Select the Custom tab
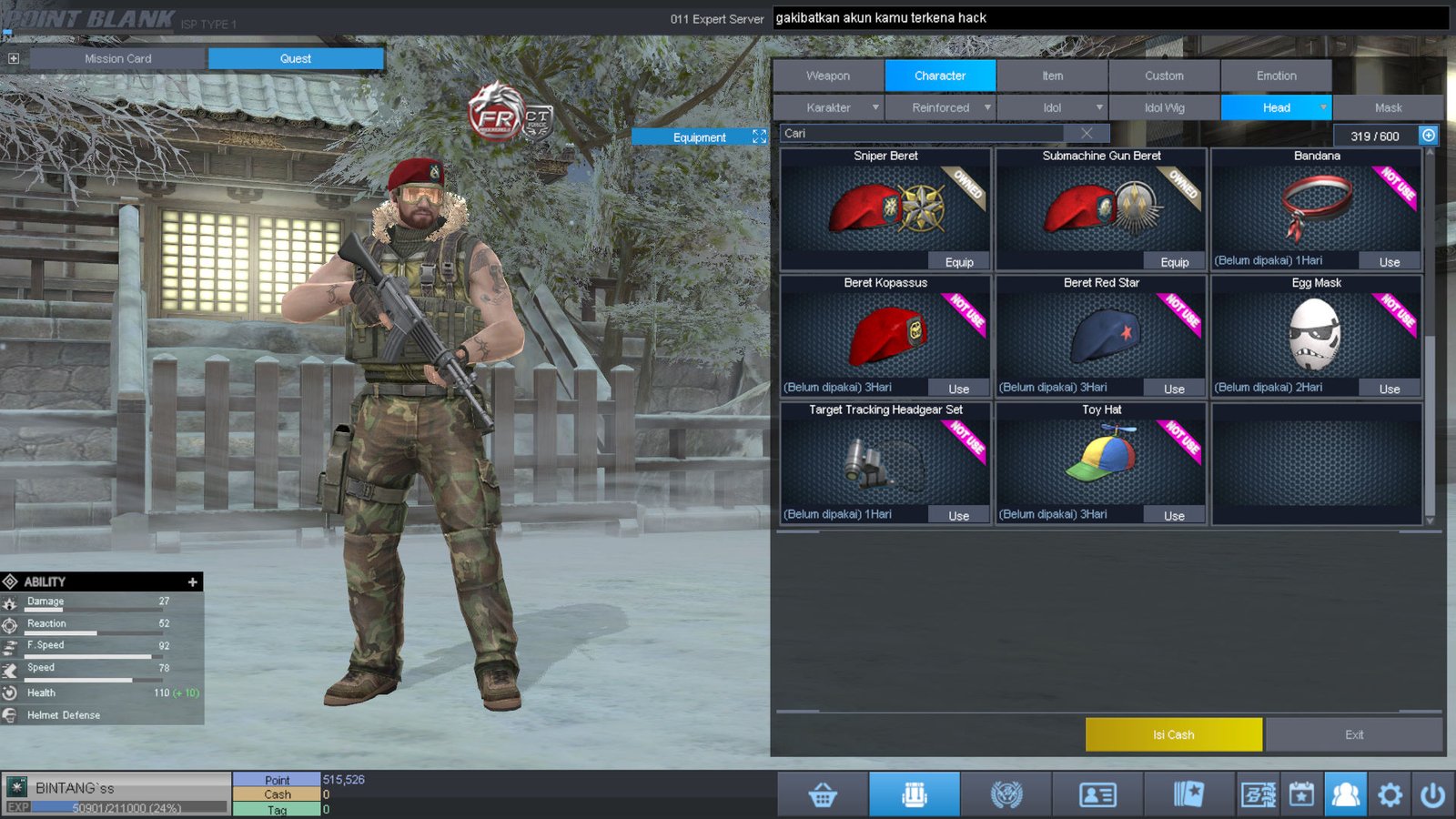This screenshot has height=819, width=1456. pyautogui.click(x=1164, y=76)
